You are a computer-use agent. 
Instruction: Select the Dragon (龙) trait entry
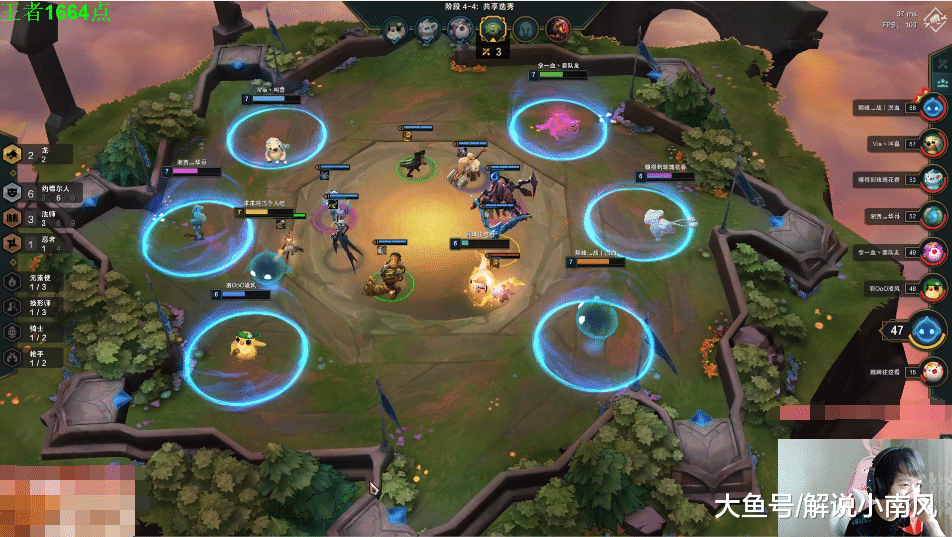[30, 154]
